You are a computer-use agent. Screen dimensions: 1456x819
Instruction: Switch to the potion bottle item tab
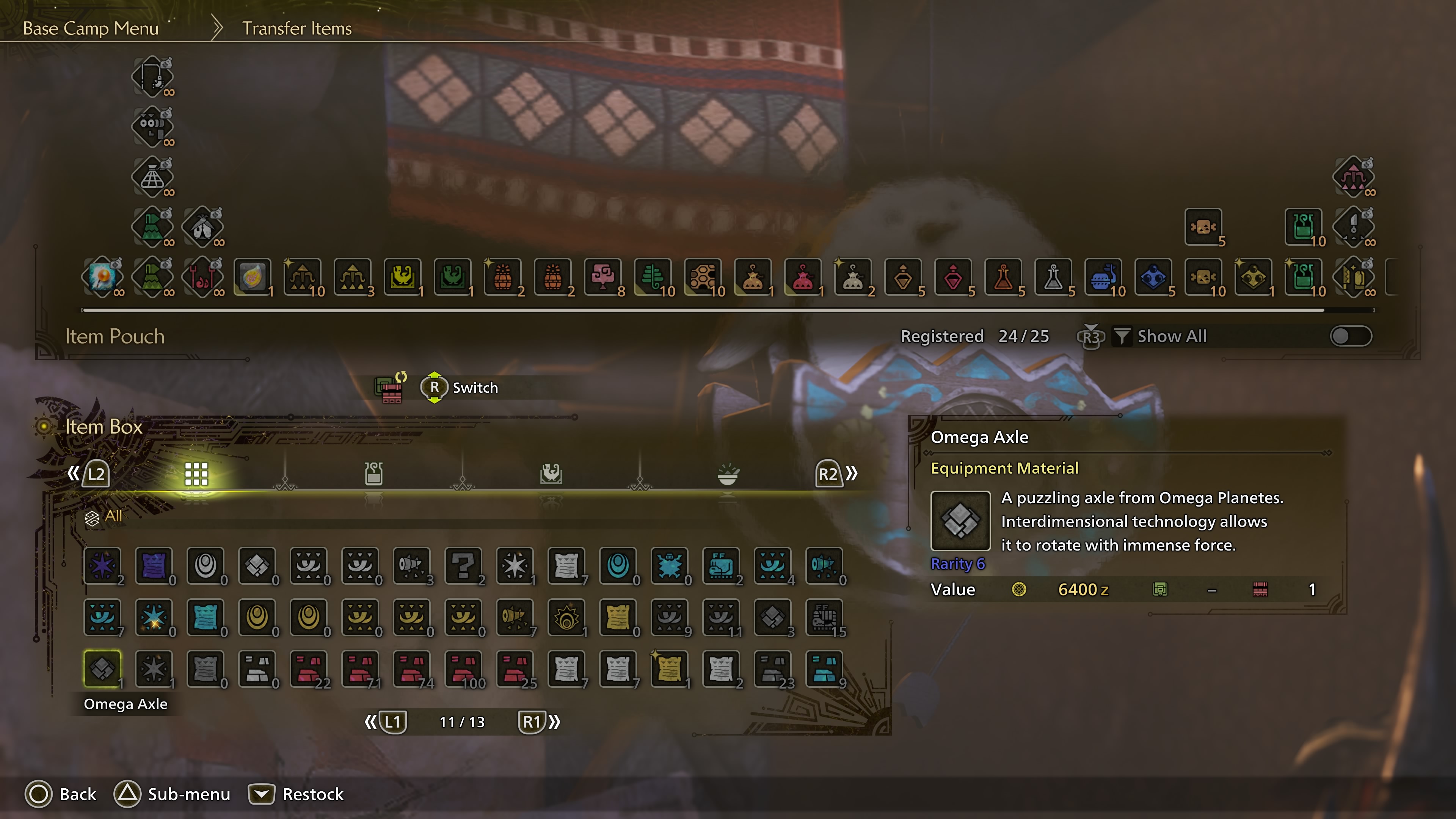pos(373,474)
